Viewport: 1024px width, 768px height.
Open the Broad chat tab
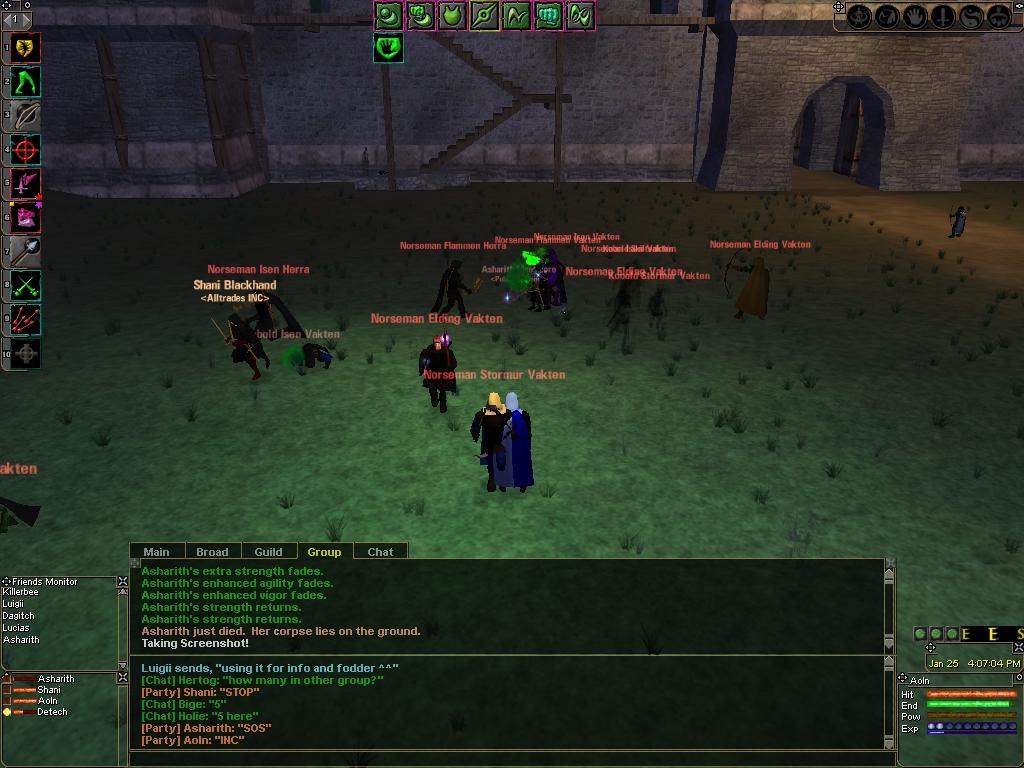pos(212,551)
